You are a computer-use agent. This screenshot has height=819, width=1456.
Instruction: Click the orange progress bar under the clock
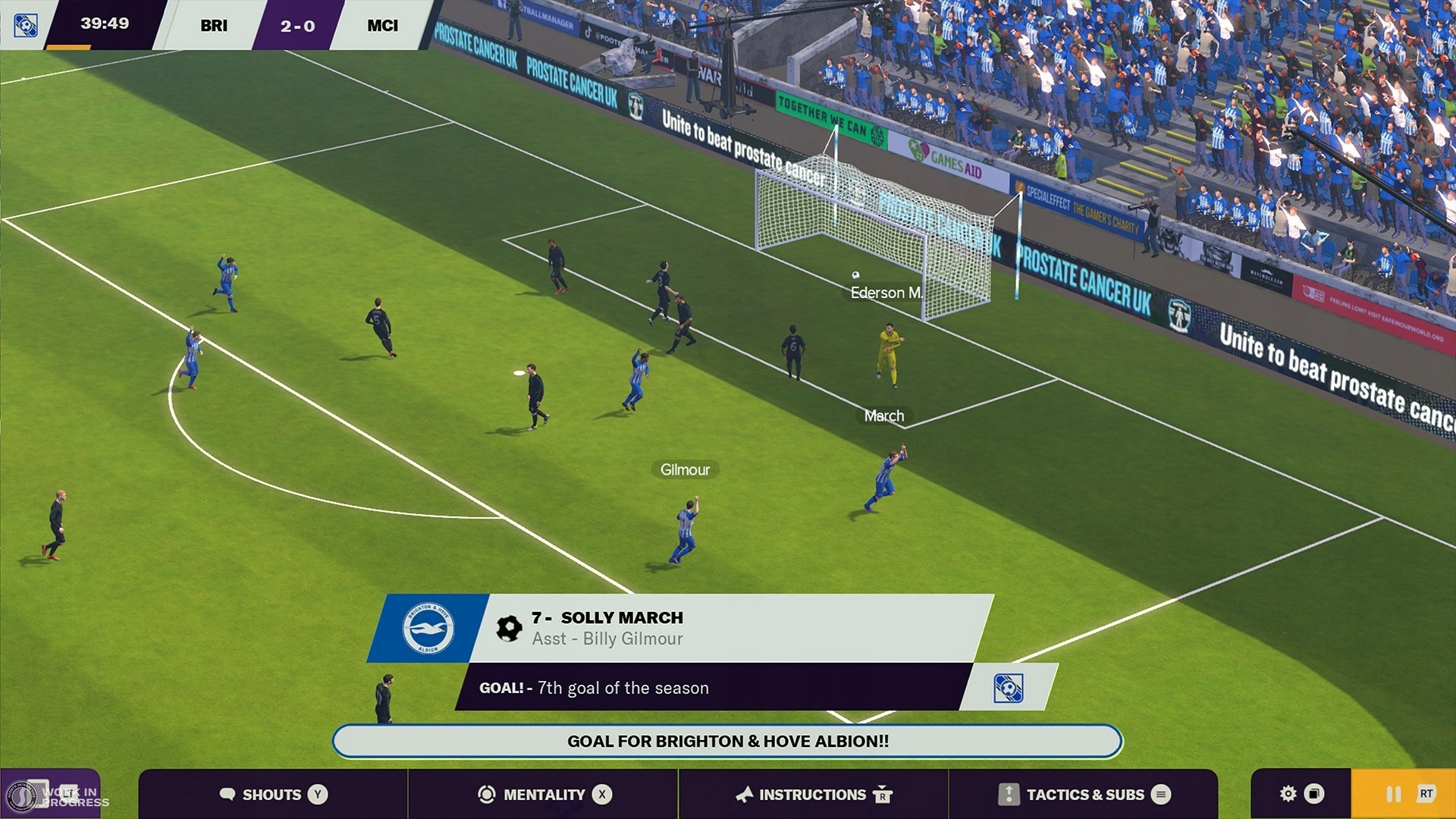click(68, 46)
